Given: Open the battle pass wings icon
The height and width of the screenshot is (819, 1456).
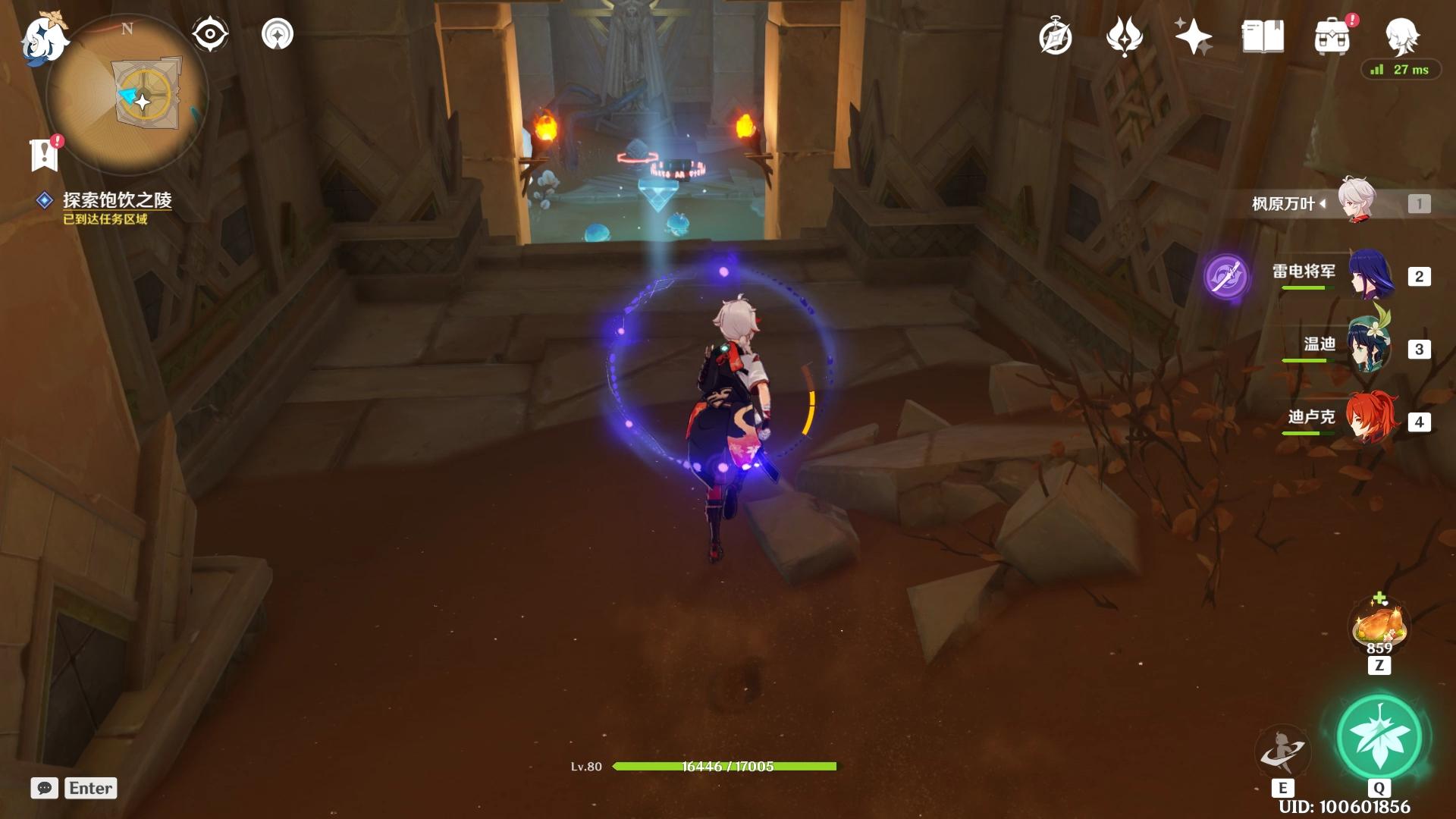Looking at the screenshot, I should (1124, 36).
